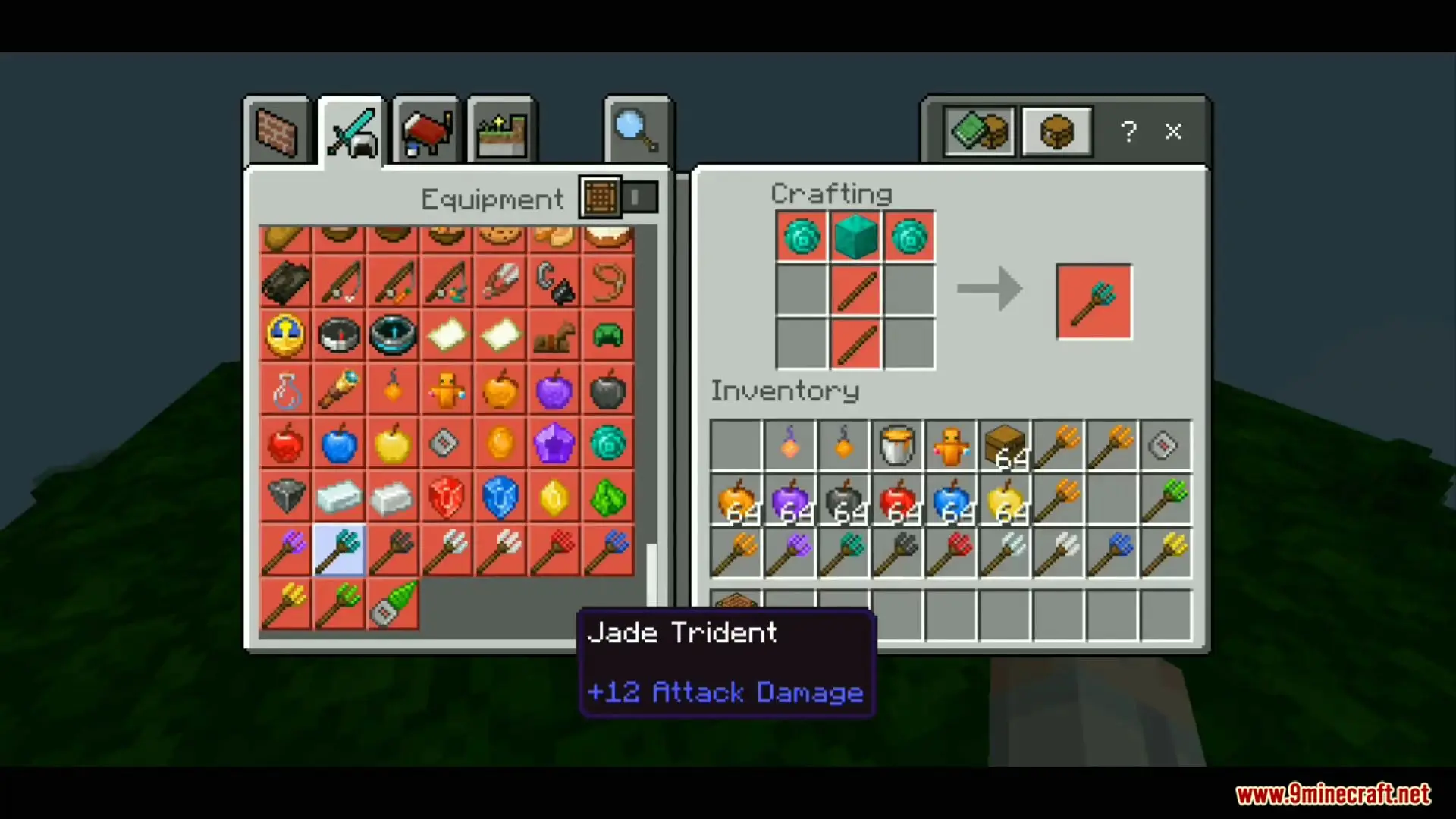Choose the clock recipe slot
This screenshot has height=819, width=1456.
(x=285, y=334)
